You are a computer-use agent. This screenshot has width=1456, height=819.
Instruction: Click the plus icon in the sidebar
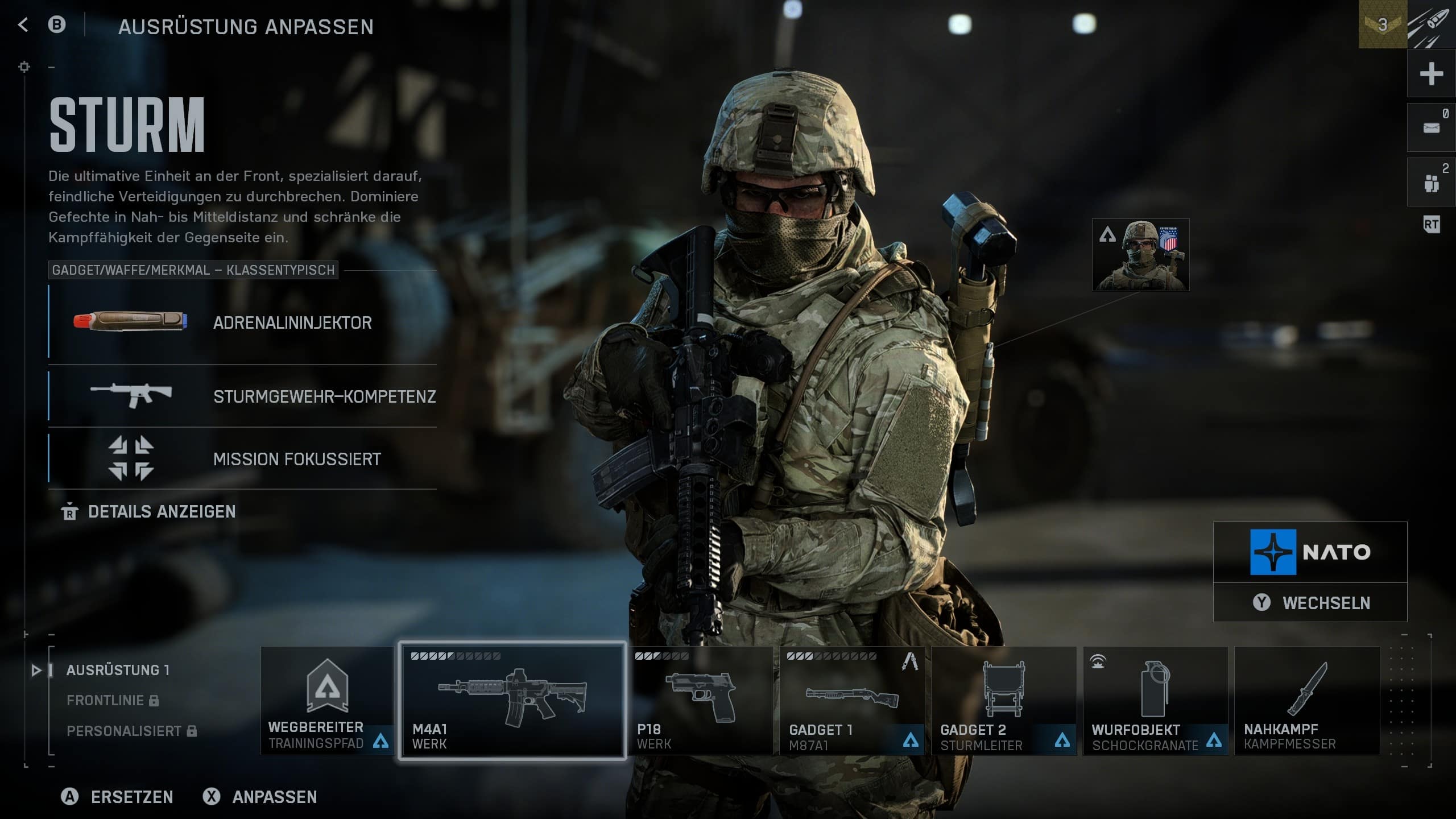click(x=1431, y=74)
